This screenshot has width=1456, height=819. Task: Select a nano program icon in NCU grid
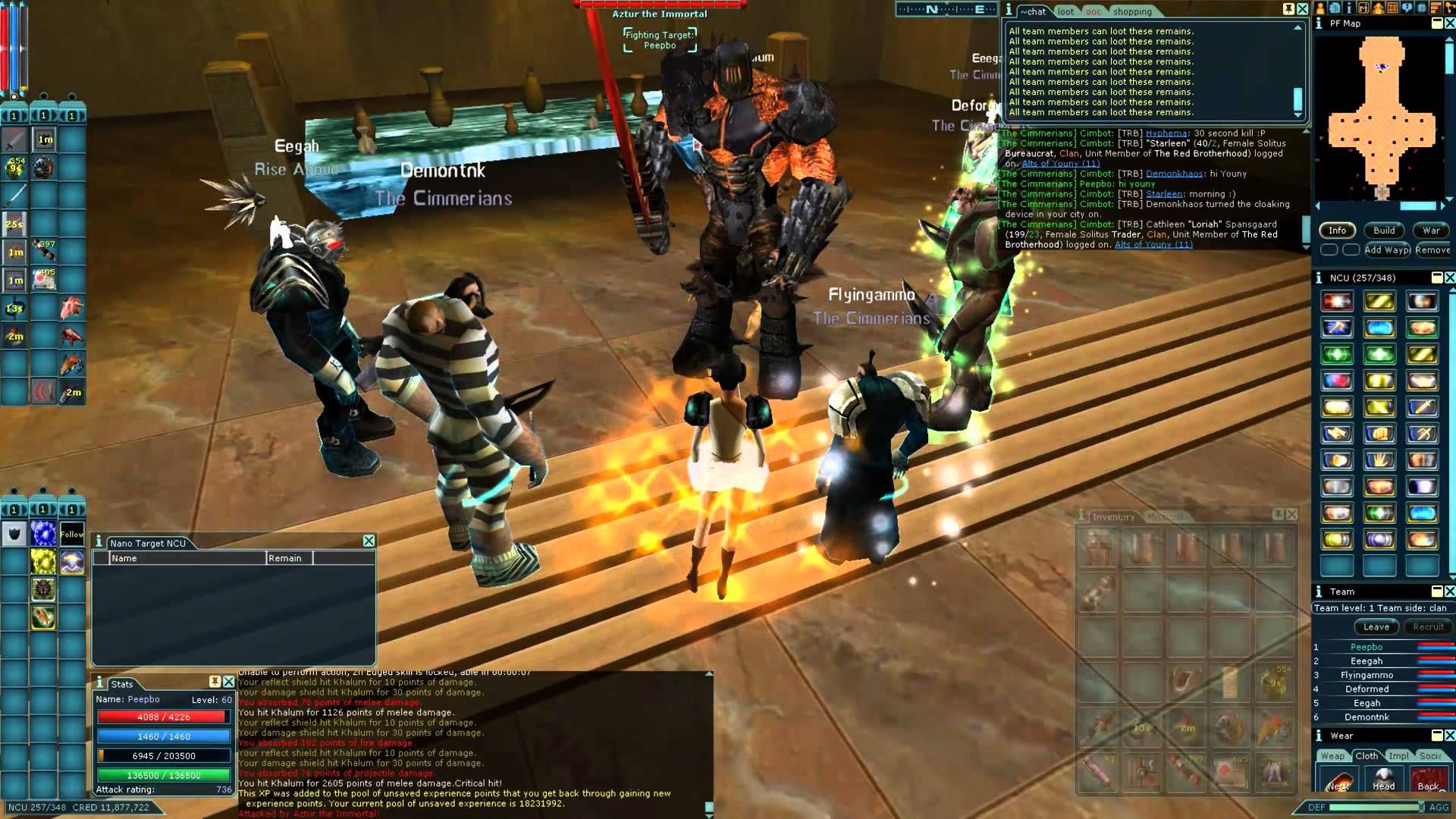1337,301
